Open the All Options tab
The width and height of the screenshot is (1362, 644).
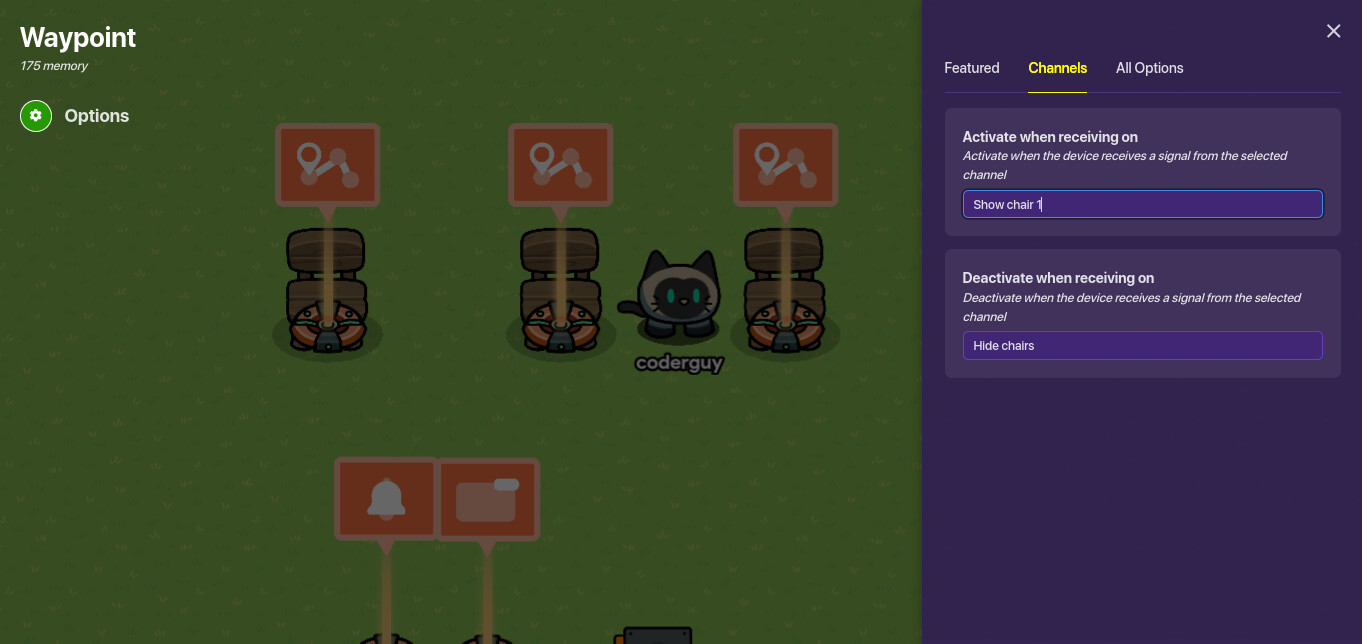click(x=1149, y=68)
